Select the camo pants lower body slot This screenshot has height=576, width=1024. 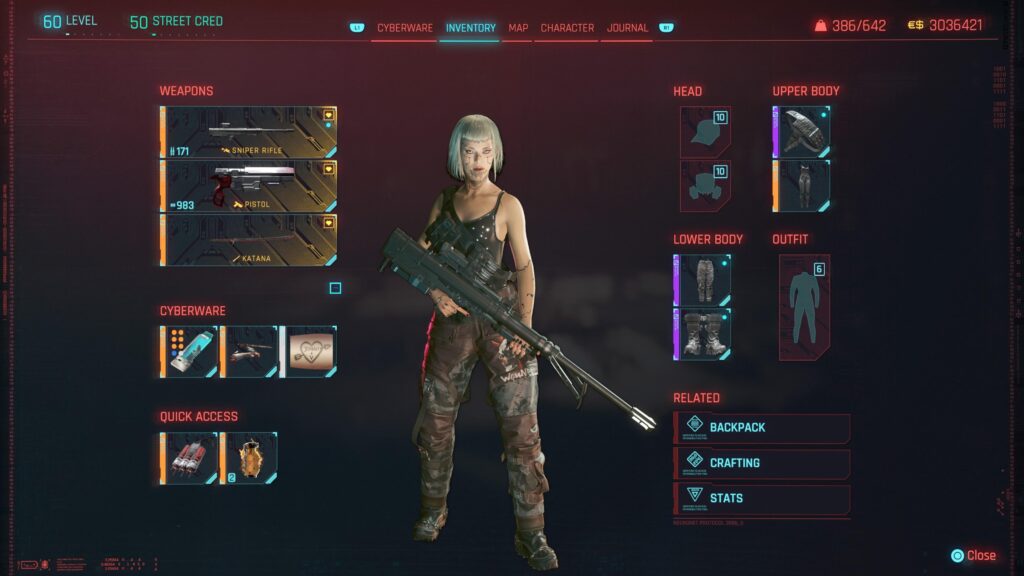(x=702, y=280)
